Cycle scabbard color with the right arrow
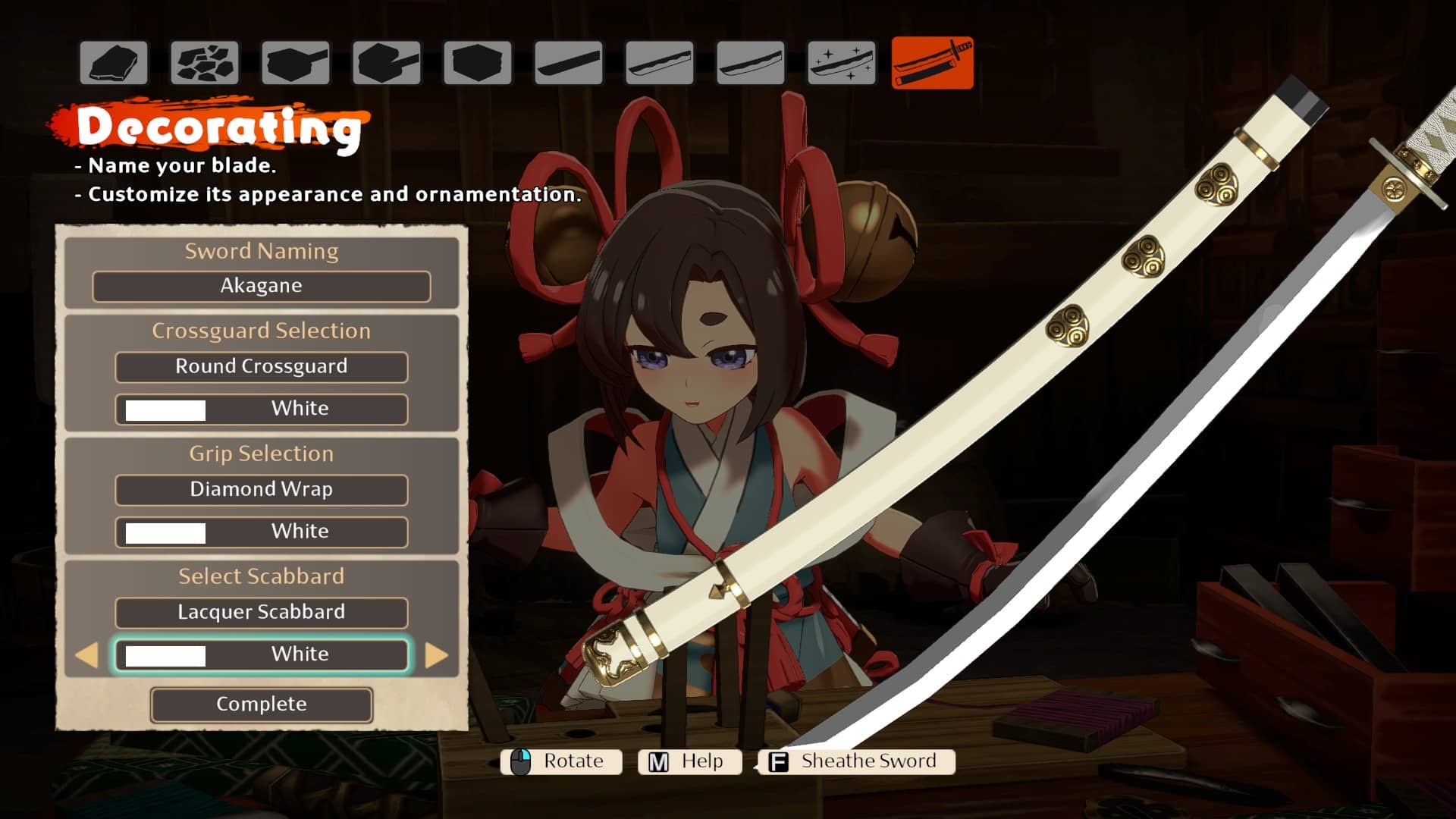Viewport: 1456px width, 819px height. [x=436, y=655]
